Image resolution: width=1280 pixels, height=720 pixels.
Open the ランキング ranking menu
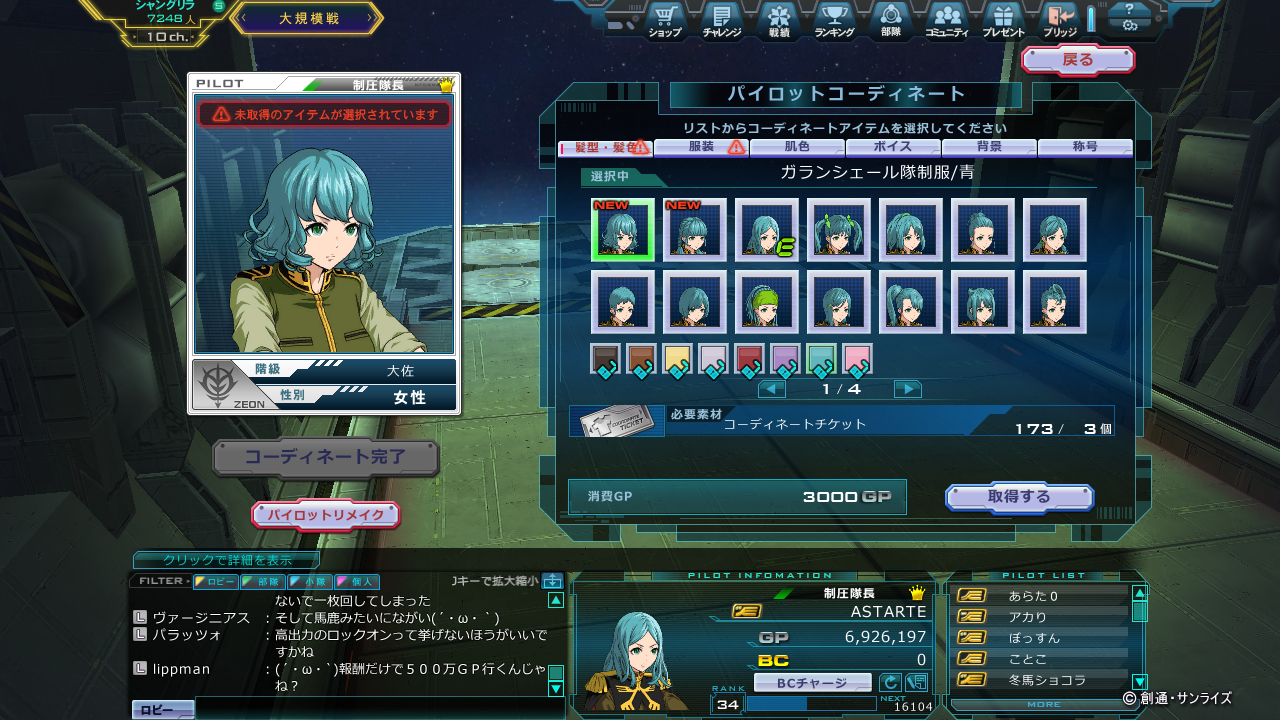[833, 20]
